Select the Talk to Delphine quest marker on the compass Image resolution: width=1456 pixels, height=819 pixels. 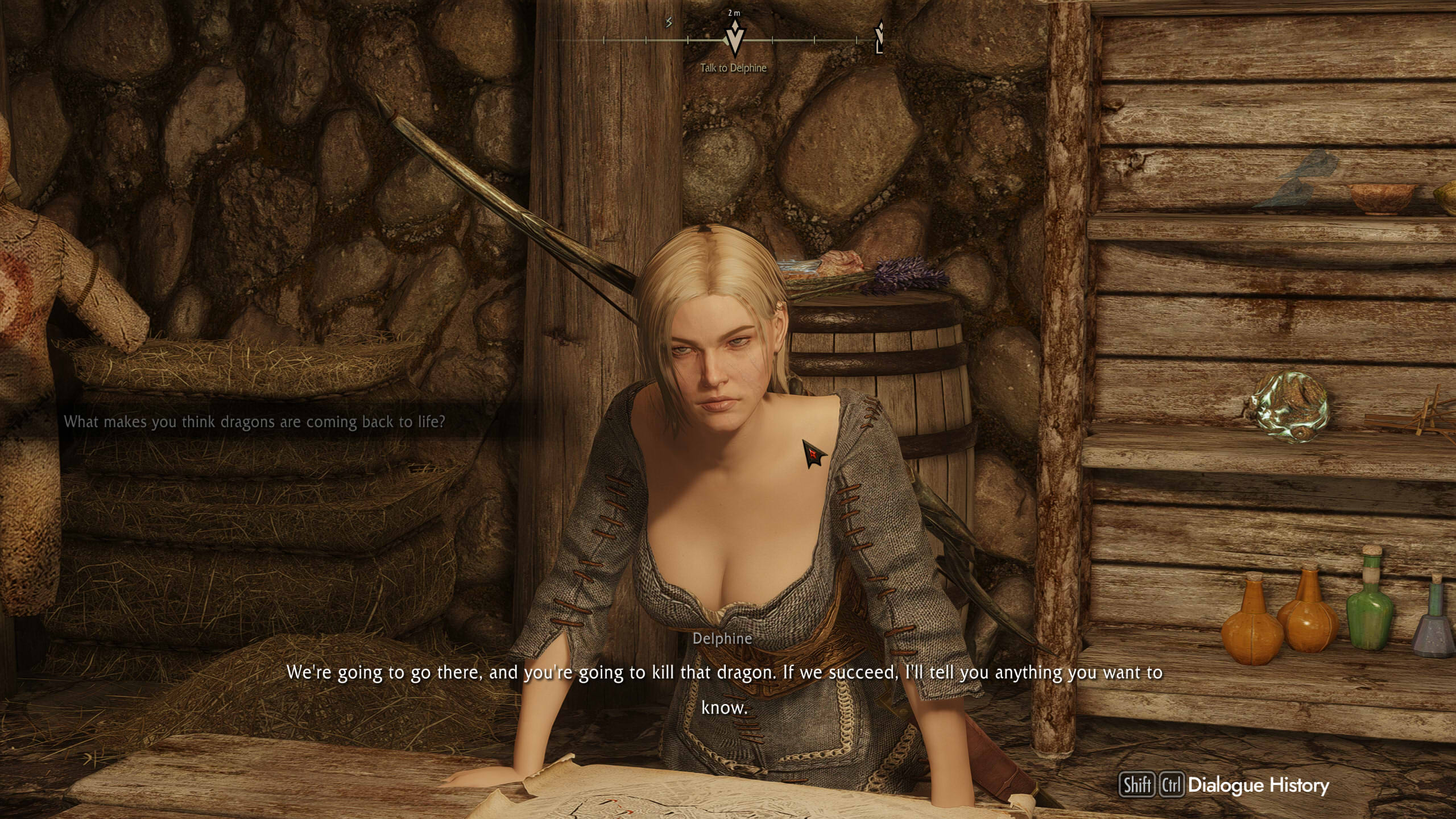[734, 39]
